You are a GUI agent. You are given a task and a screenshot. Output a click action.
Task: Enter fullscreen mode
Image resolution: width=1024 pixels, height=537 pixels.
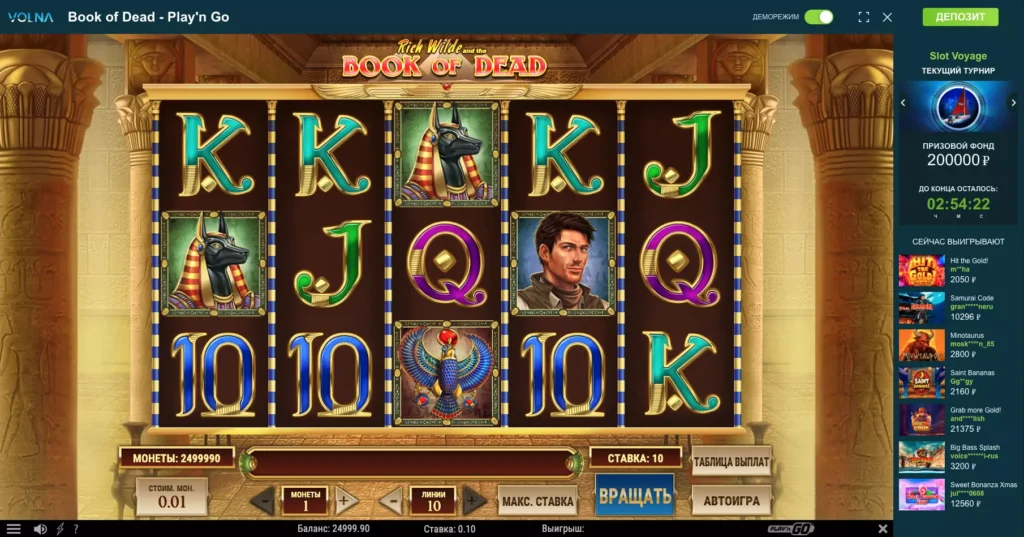pyautogui.click(x=864, y=17)
